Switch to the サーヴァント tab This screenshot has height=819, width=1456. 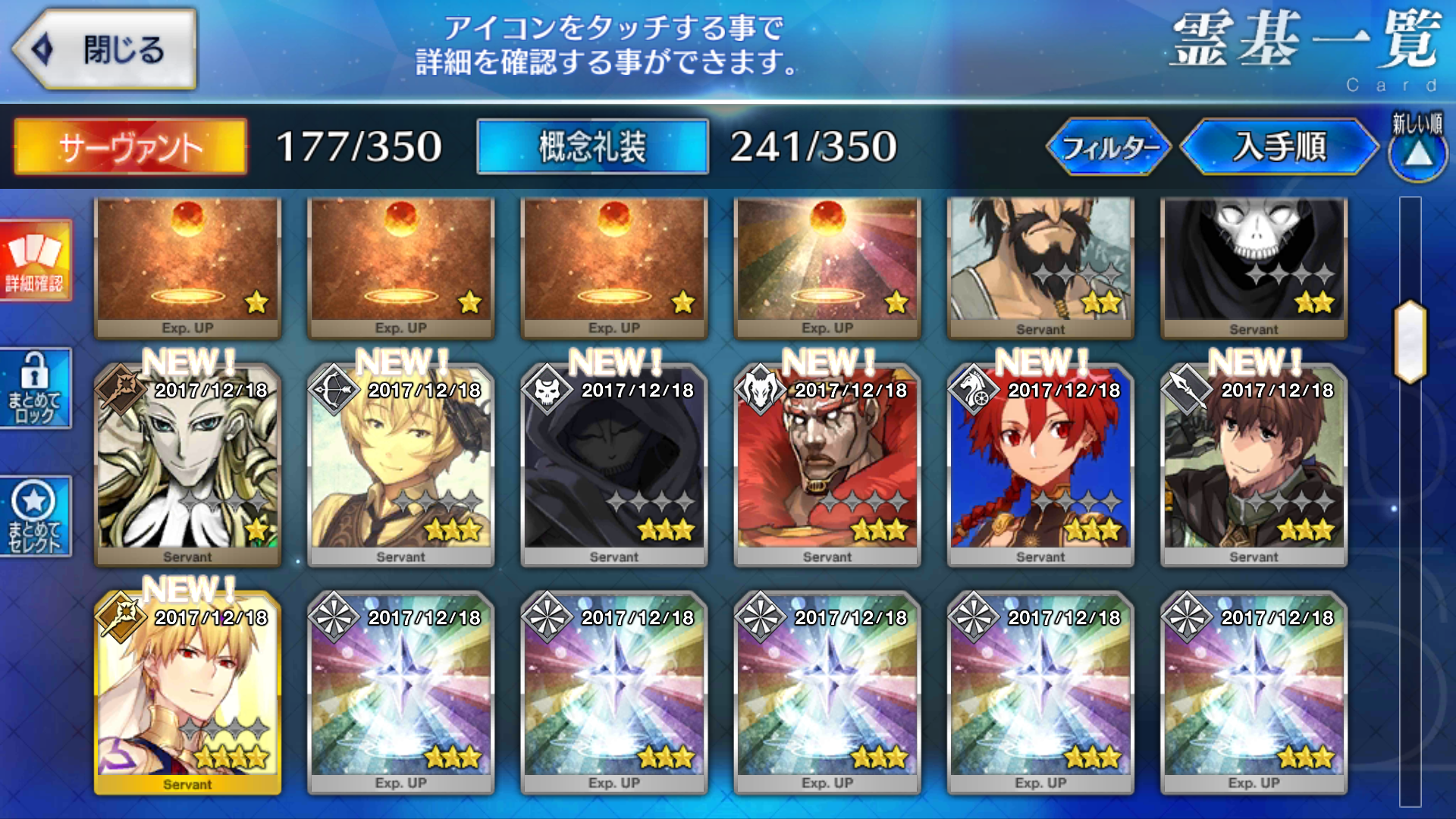(130, 146)
